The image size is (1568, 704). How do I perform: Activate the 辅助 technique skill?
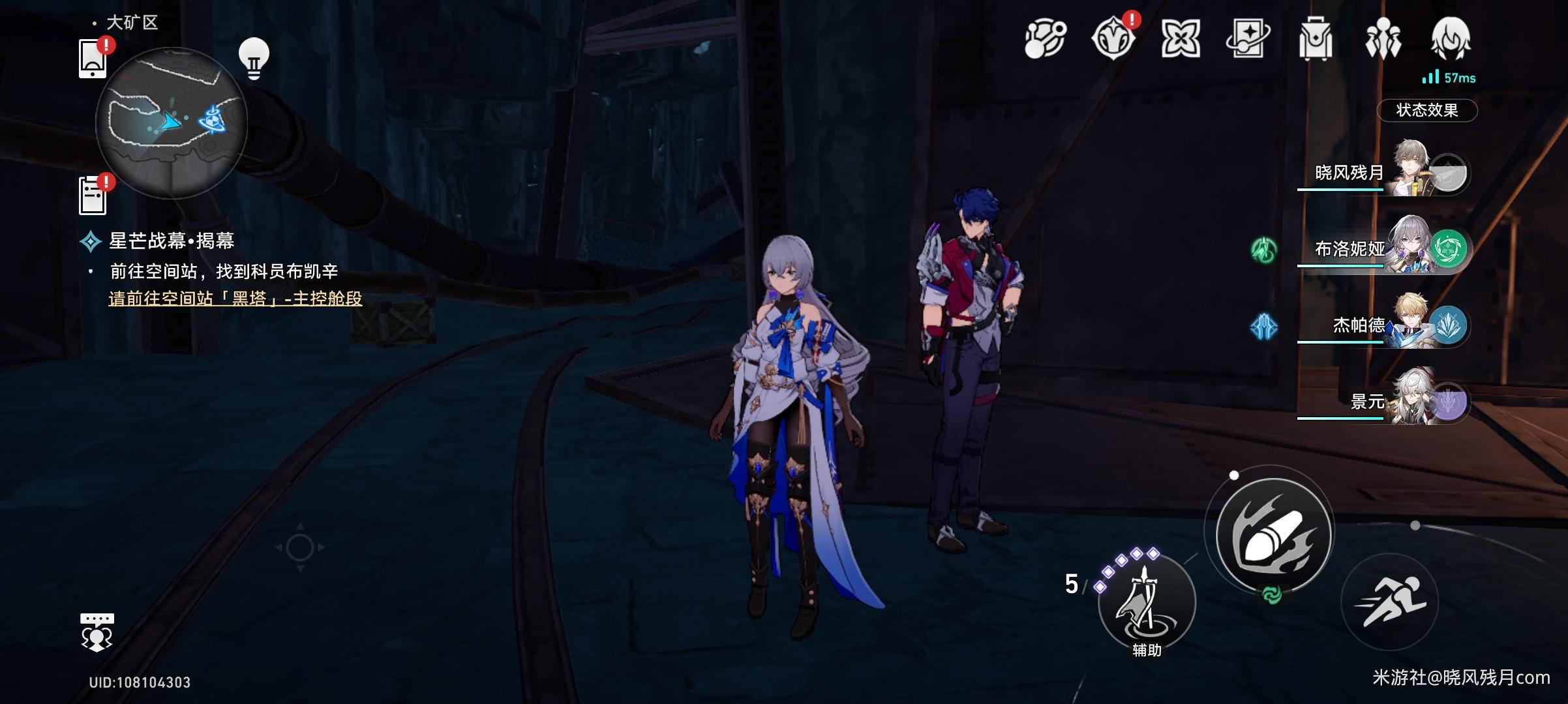coord(1147,602)
